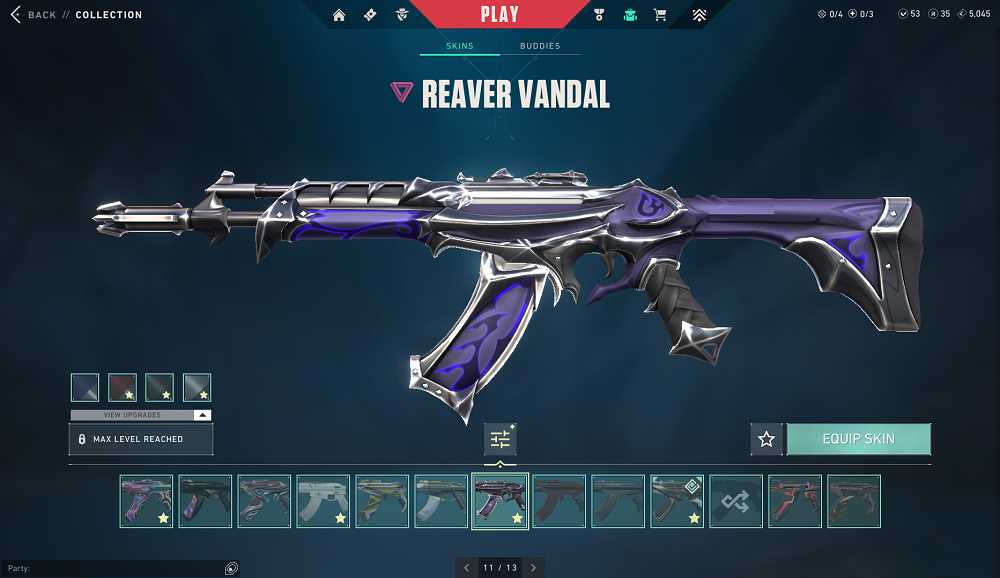1000x578 pixels.
Task: Open the store shopping cart icon
Action: (x=660, y=15)
